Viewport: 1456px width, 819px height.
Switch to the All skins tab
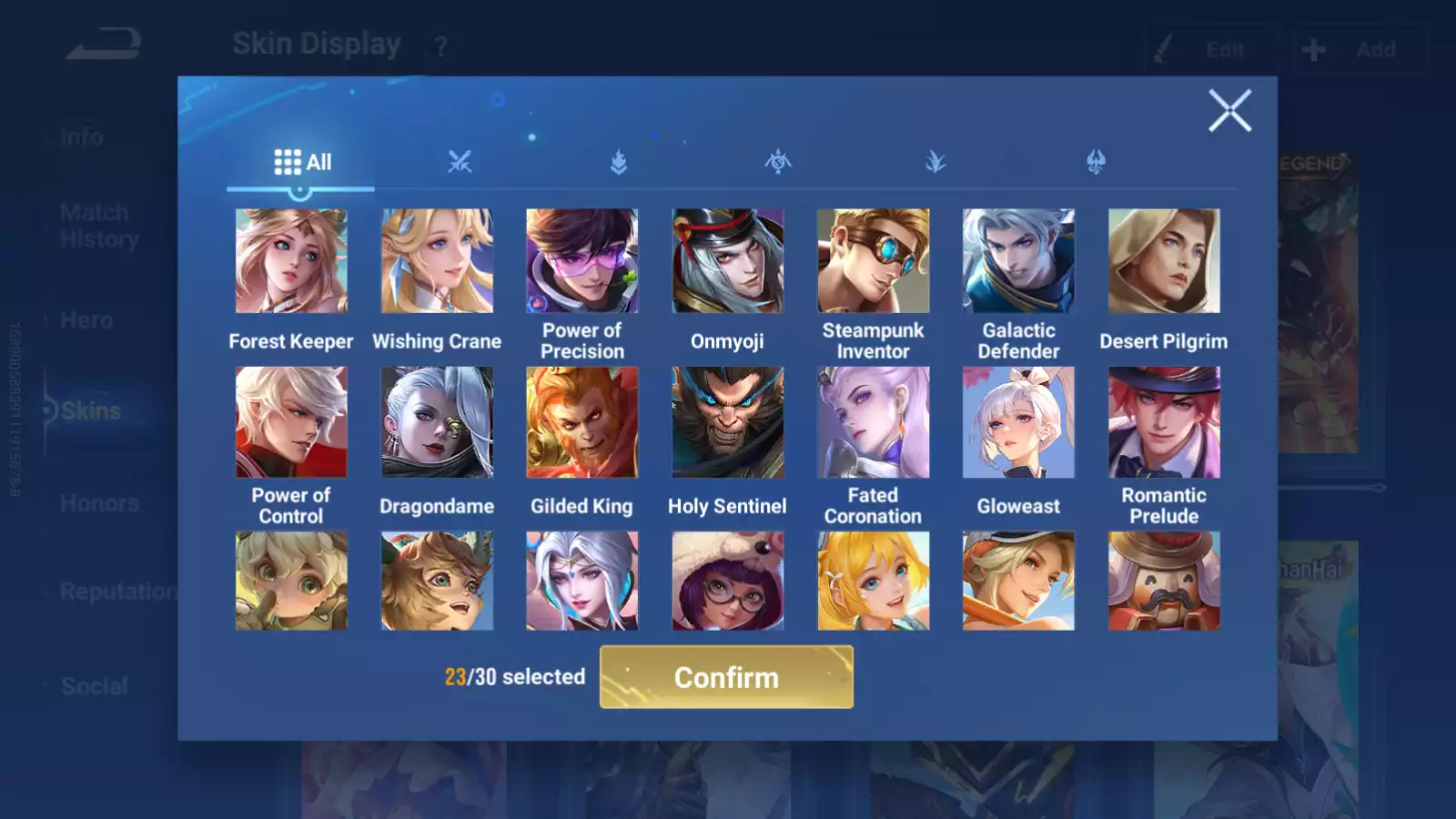tap(302, 163)
